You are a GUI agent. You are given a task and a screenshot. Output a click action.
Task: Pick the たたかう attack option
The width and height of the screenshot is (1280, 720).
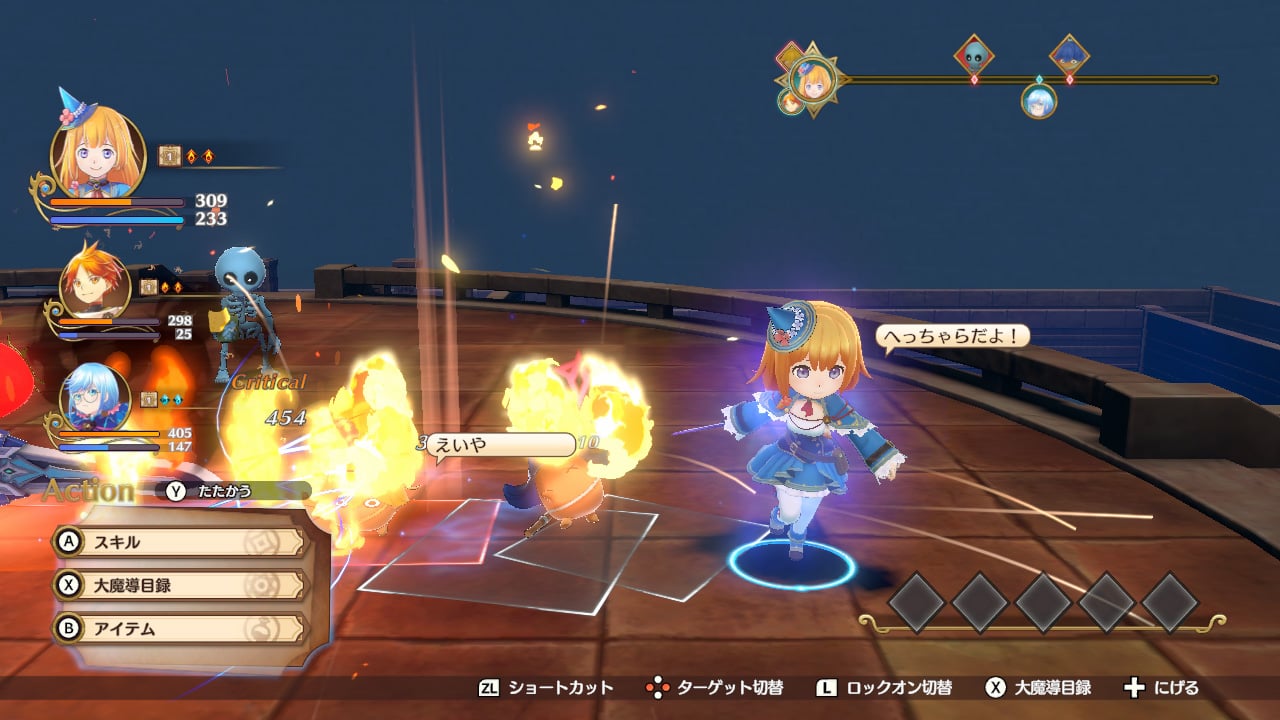tap(238, 491)
